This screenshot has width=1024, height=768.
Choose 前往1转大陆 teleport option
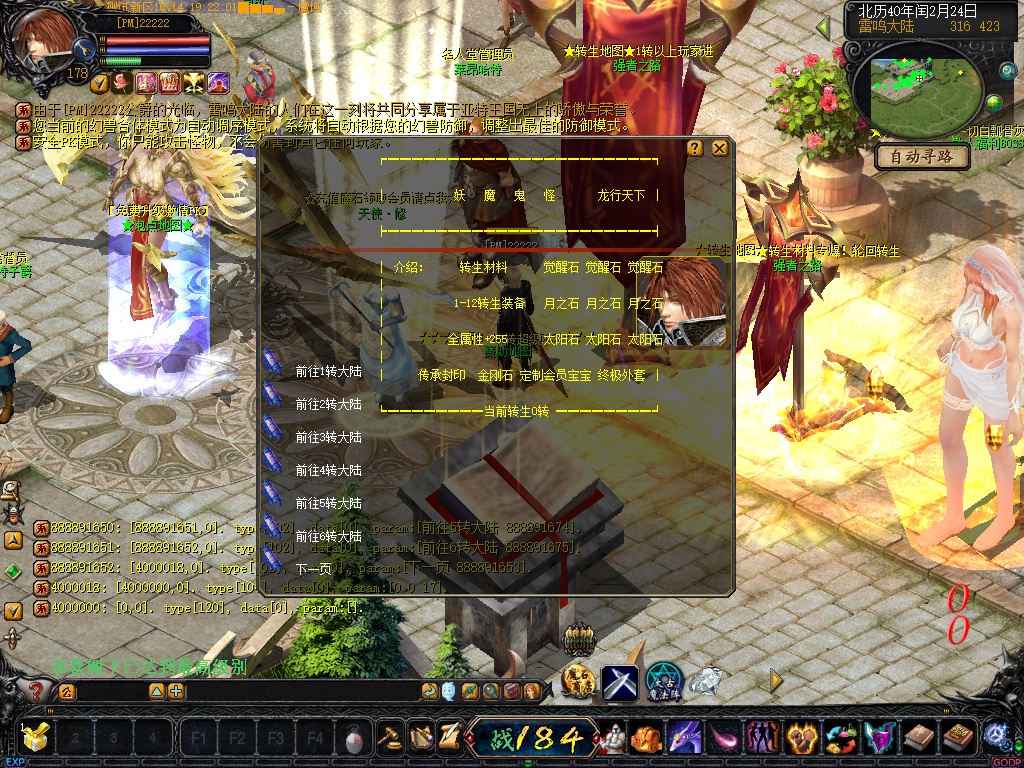click(328, 371)
